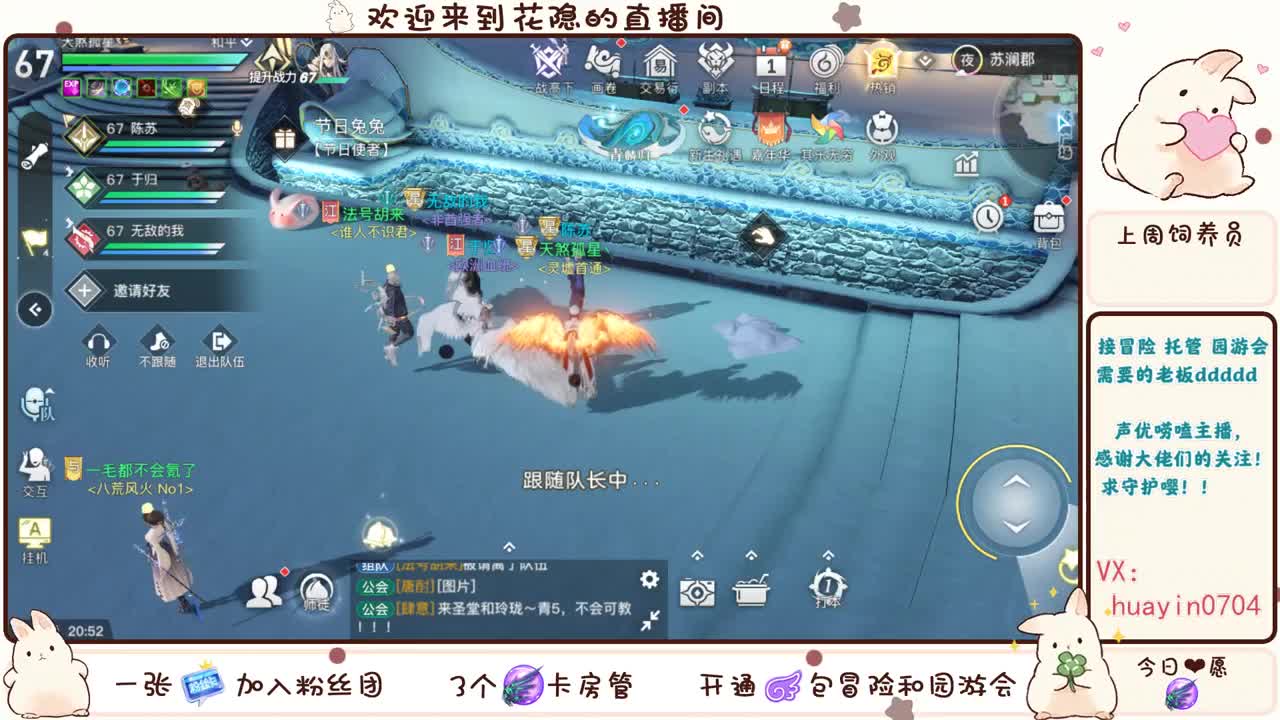This screenshot has height=720, width=1280.
Task: Expand the chevron above the camera icon
Action: click(x=697, y=553)
